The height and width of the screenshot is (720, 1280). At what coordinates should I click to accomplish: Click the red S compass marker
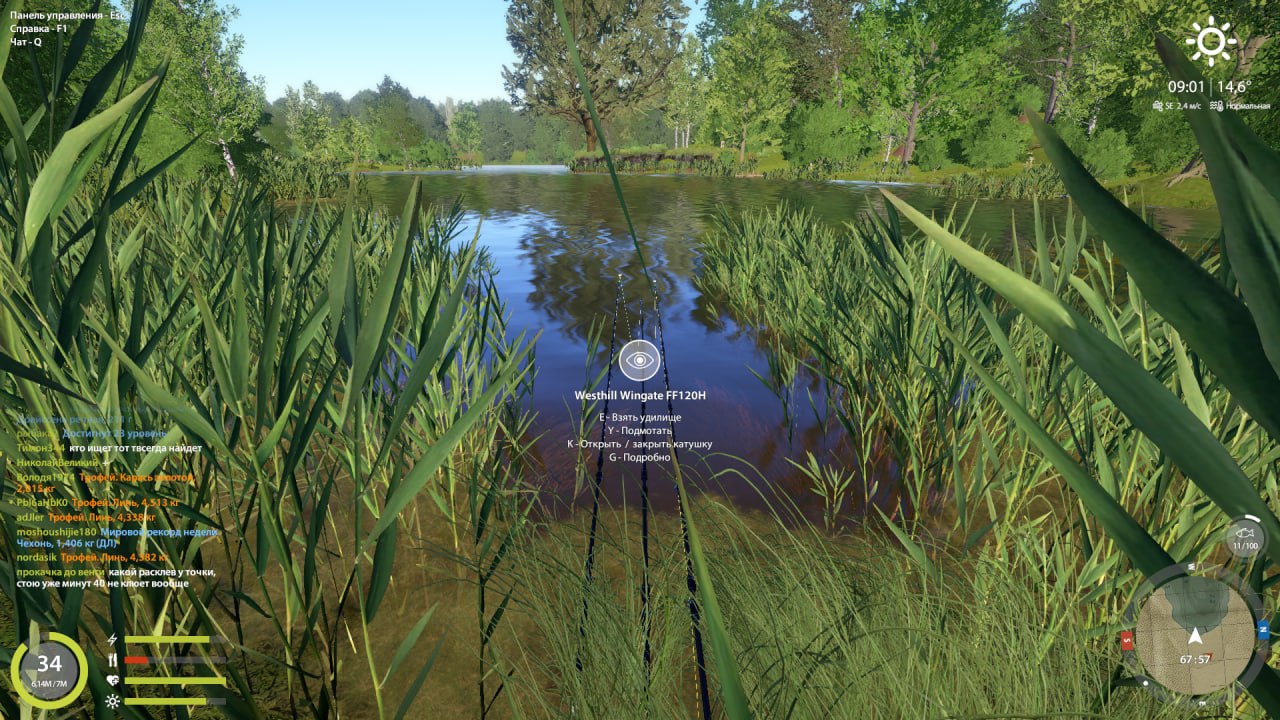pyautogui.click(x=1126, y=640)
